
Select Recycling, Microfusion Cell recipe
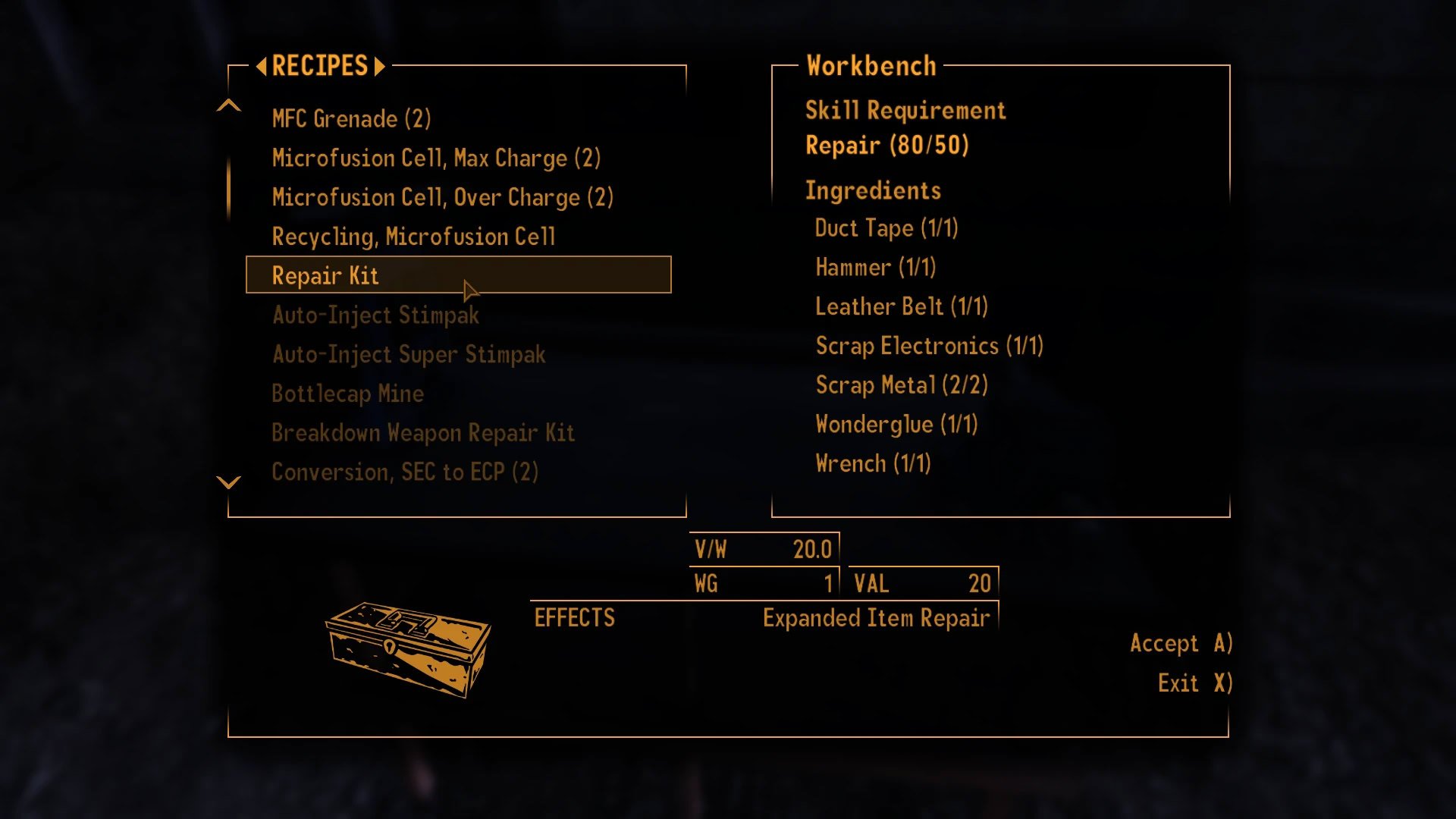[x=413, y=237]
